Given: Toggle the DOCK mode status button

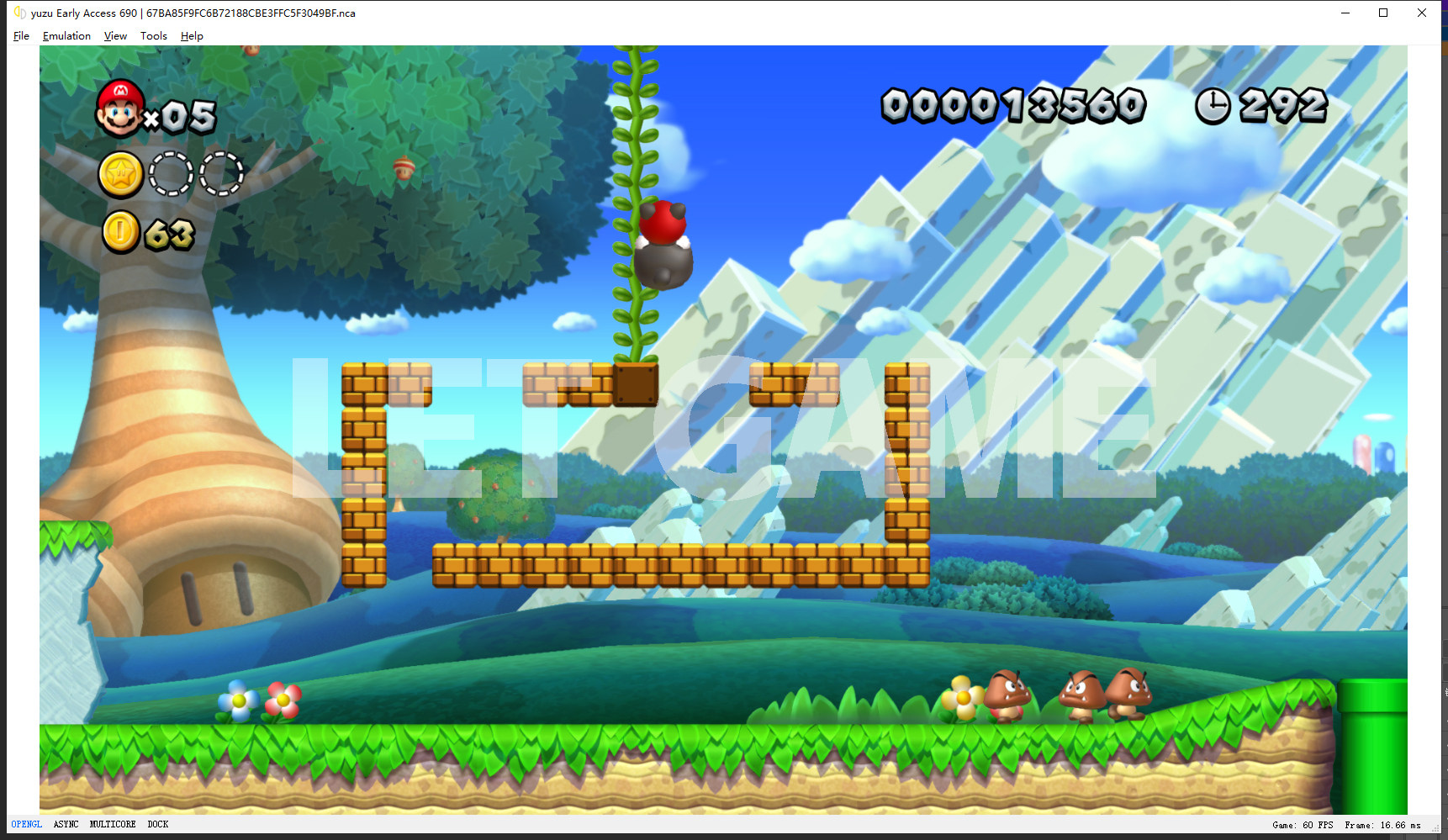Looking at the screenshot, I should (158, 824).
